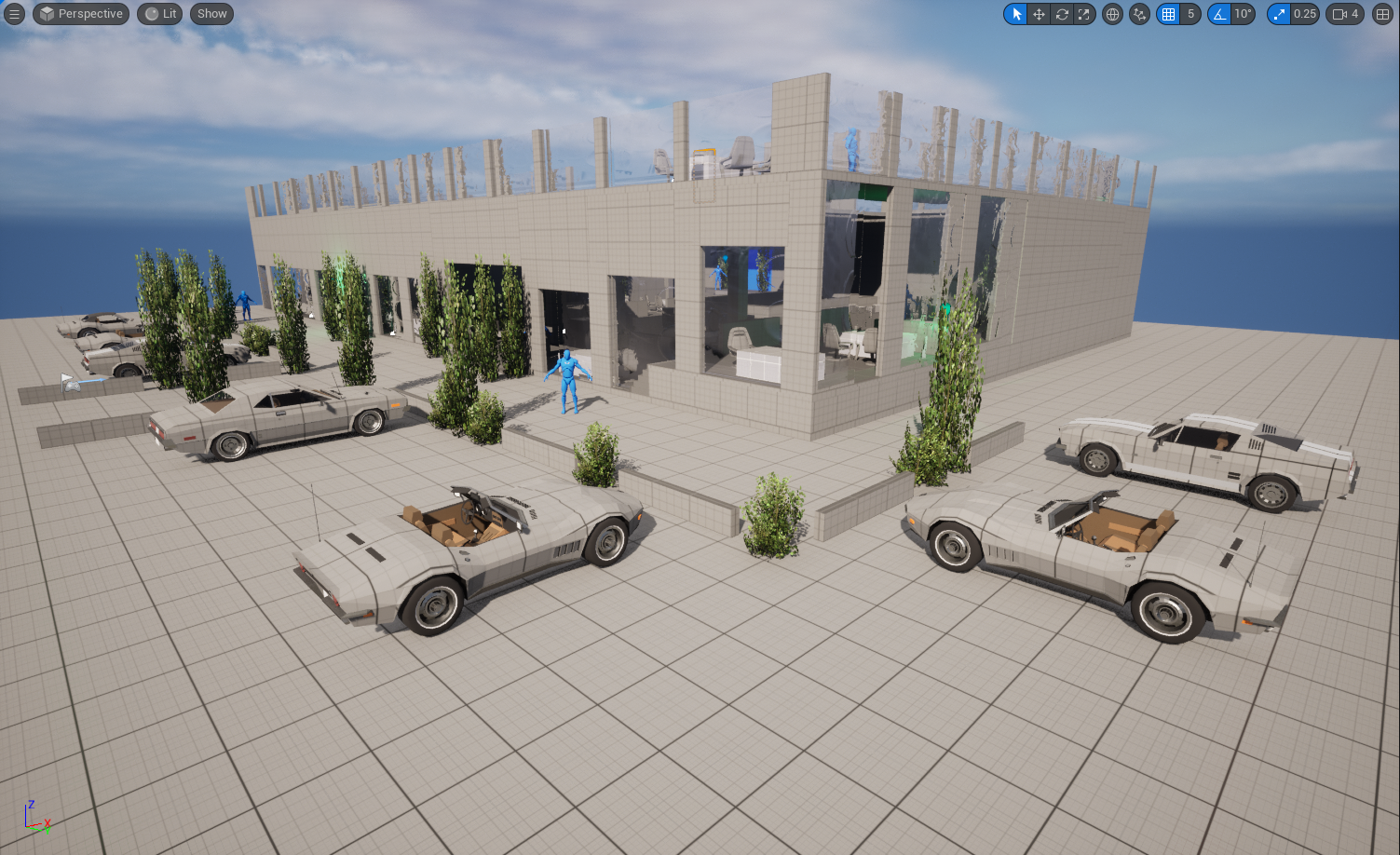
Task: Select the Scale tool
Action: (x=1084, y=14)
